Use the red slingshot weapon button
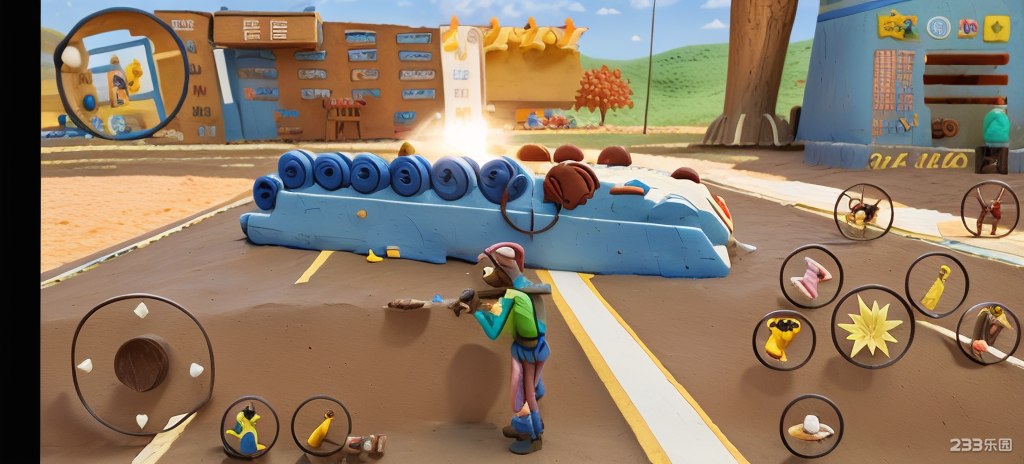 pos(990,210)
